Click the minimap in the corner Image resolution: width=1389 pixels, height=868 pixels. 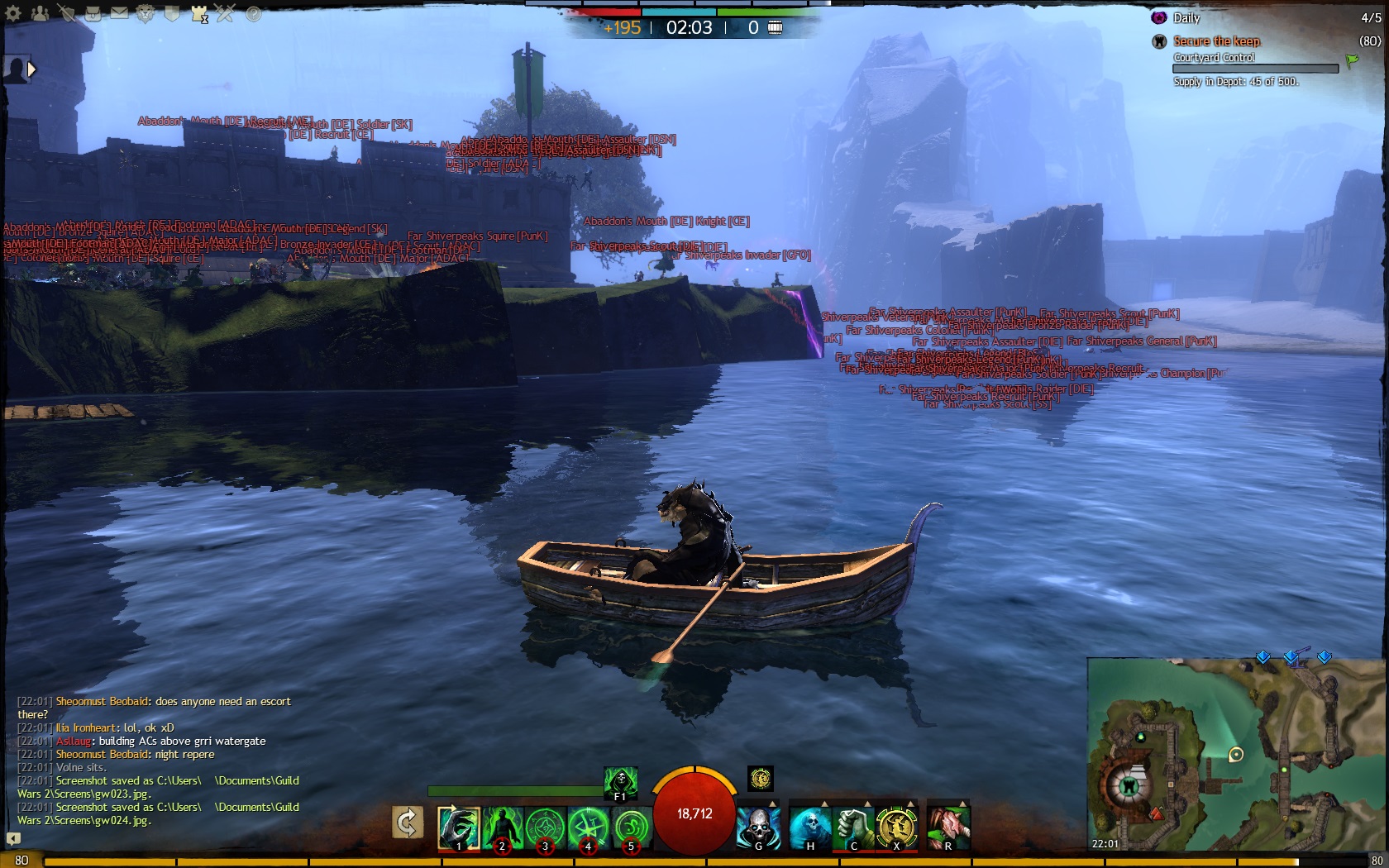pyautogui.click(x=1237, y=754)
